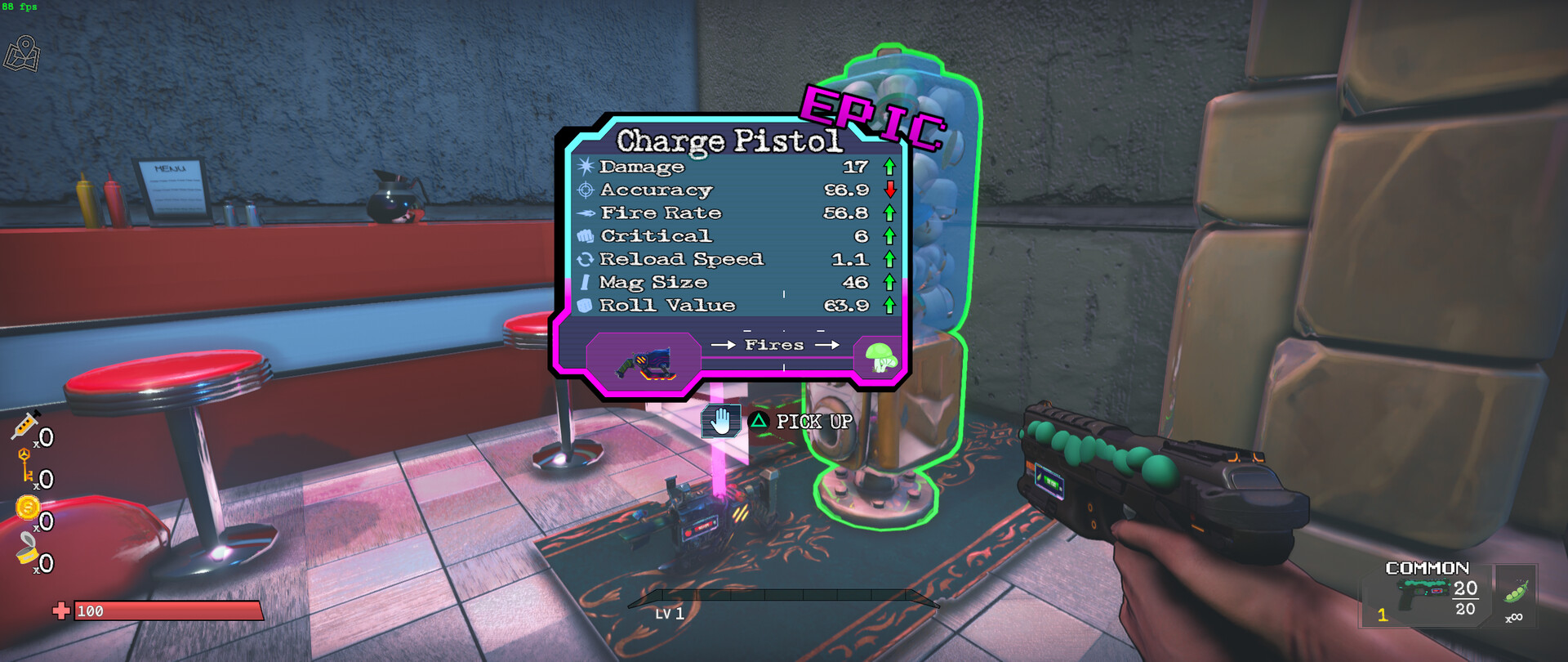Viewport: 1568px width, 662px height.
Task: Select the Charge Pistol weapon thumbnail
Action: pyautogui.click(x=644, y=362)
